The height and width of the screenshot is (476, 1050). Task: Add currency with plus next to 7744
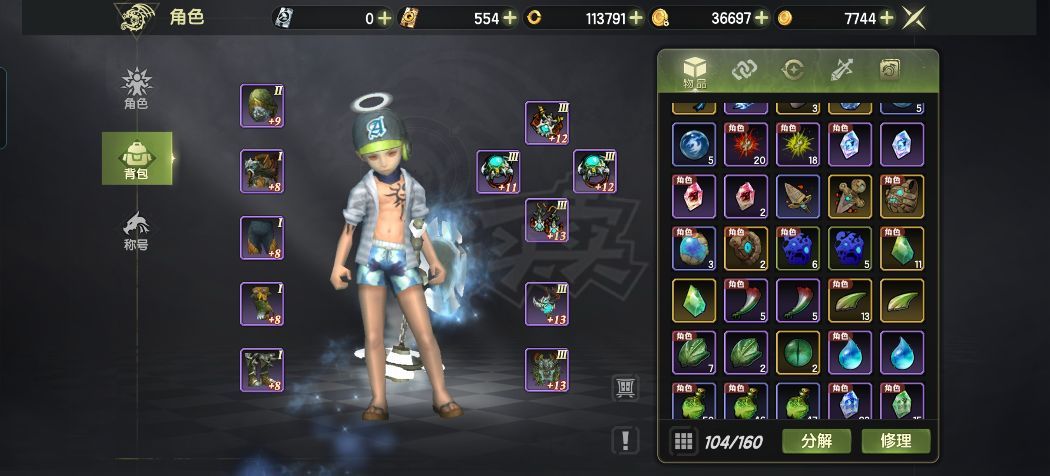coord(886,18)
